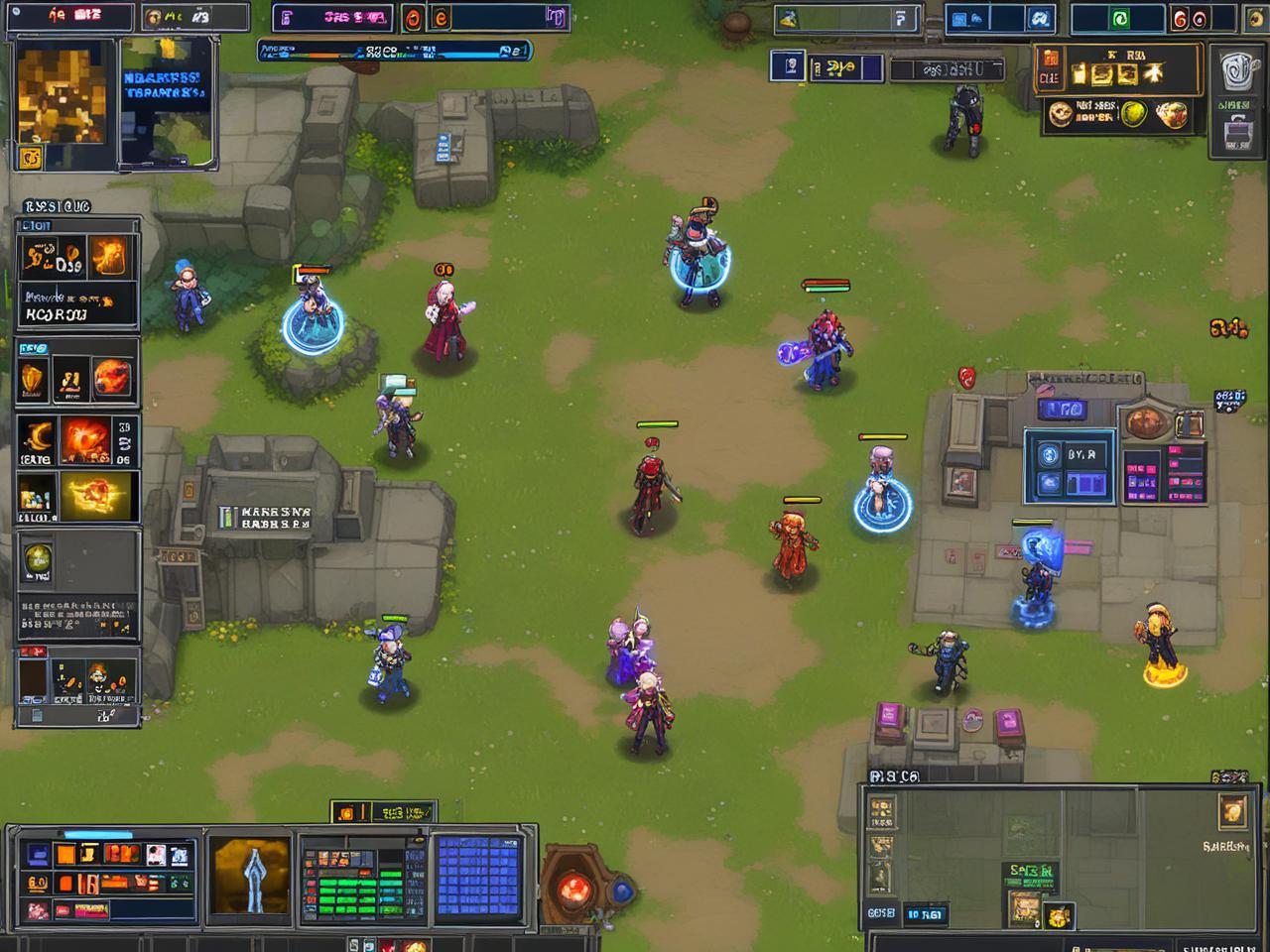Select the glowing yellow burst ability
This screenshot has height=952, width=1270.
(99, 495)
